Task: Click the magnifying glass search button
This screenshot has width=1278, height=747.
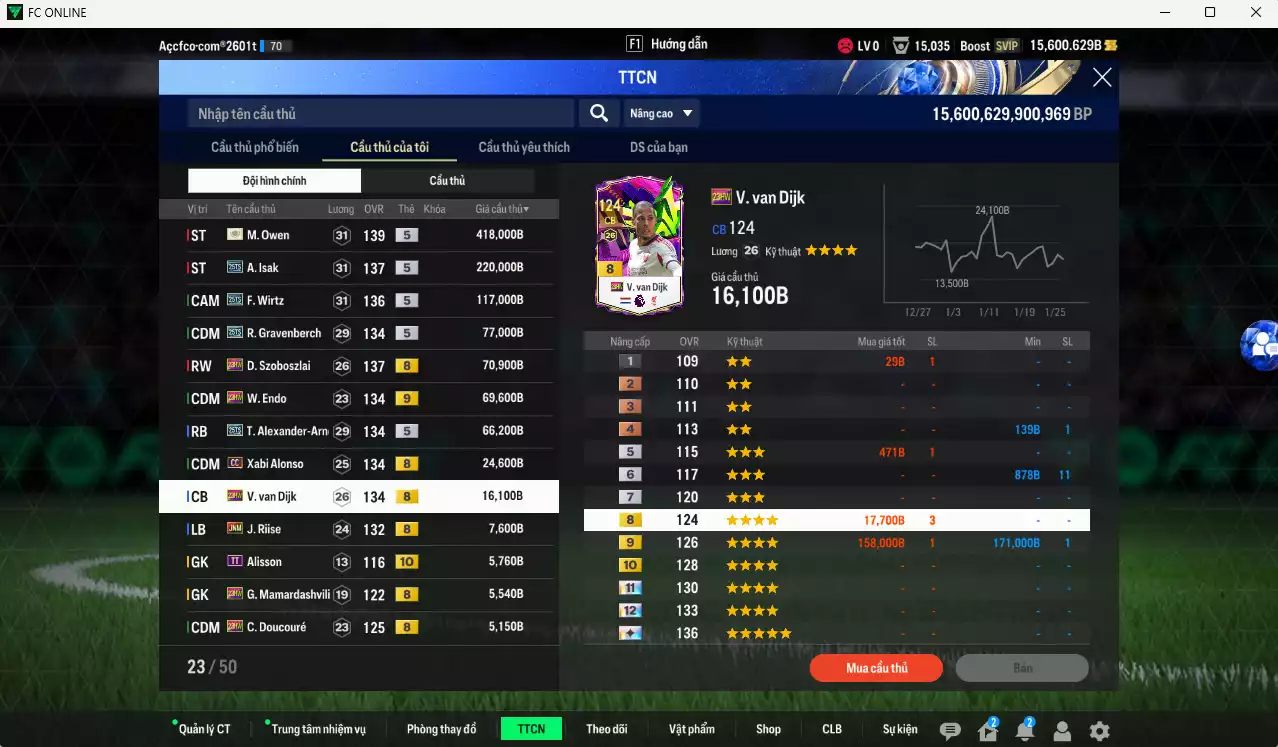Action: (599, 114)
